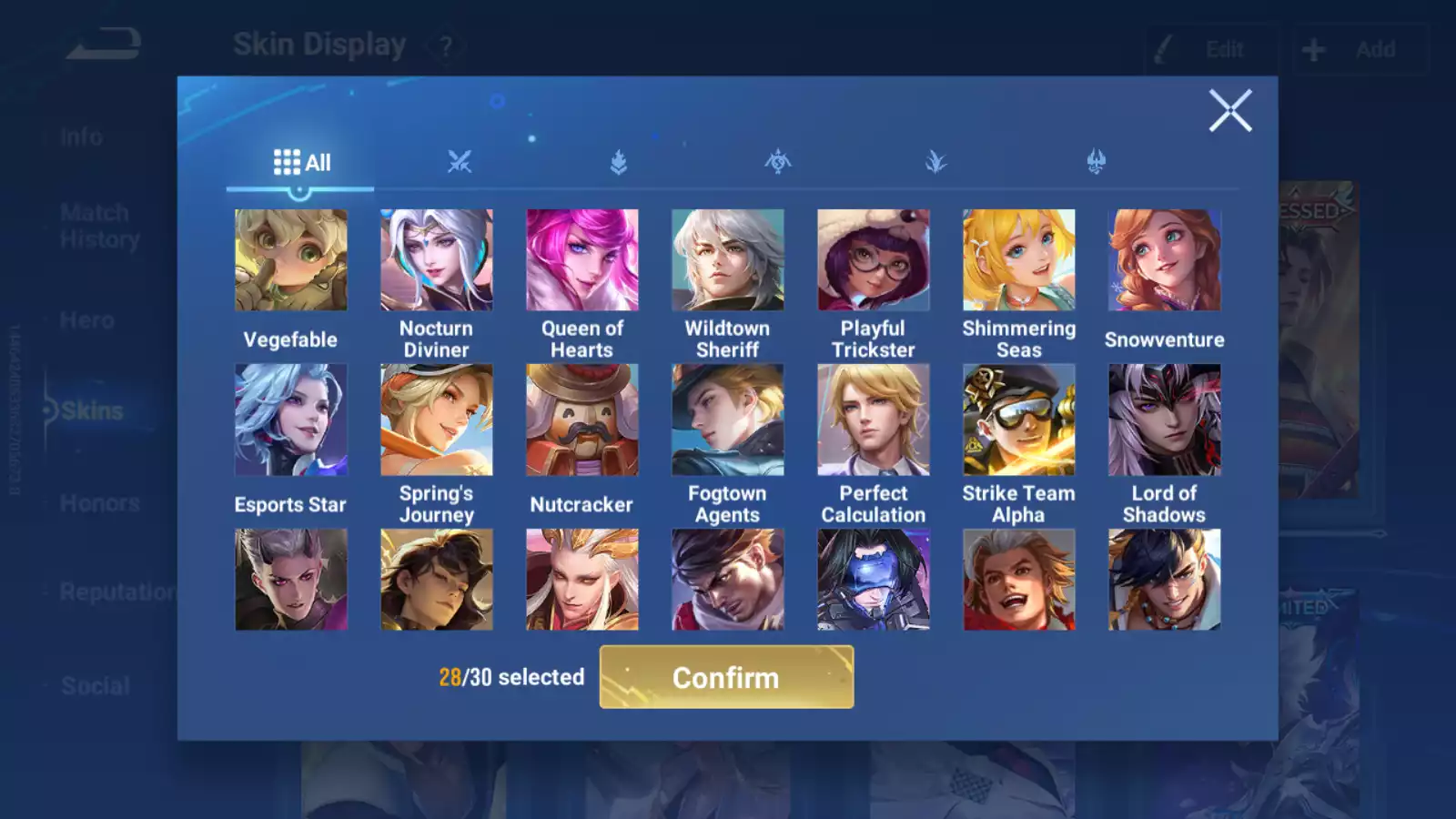The image size is (1456, 819).
Task: Select the Nutcracker skin thumbnail
Action: pyautogui.click(x=581, y=419)
